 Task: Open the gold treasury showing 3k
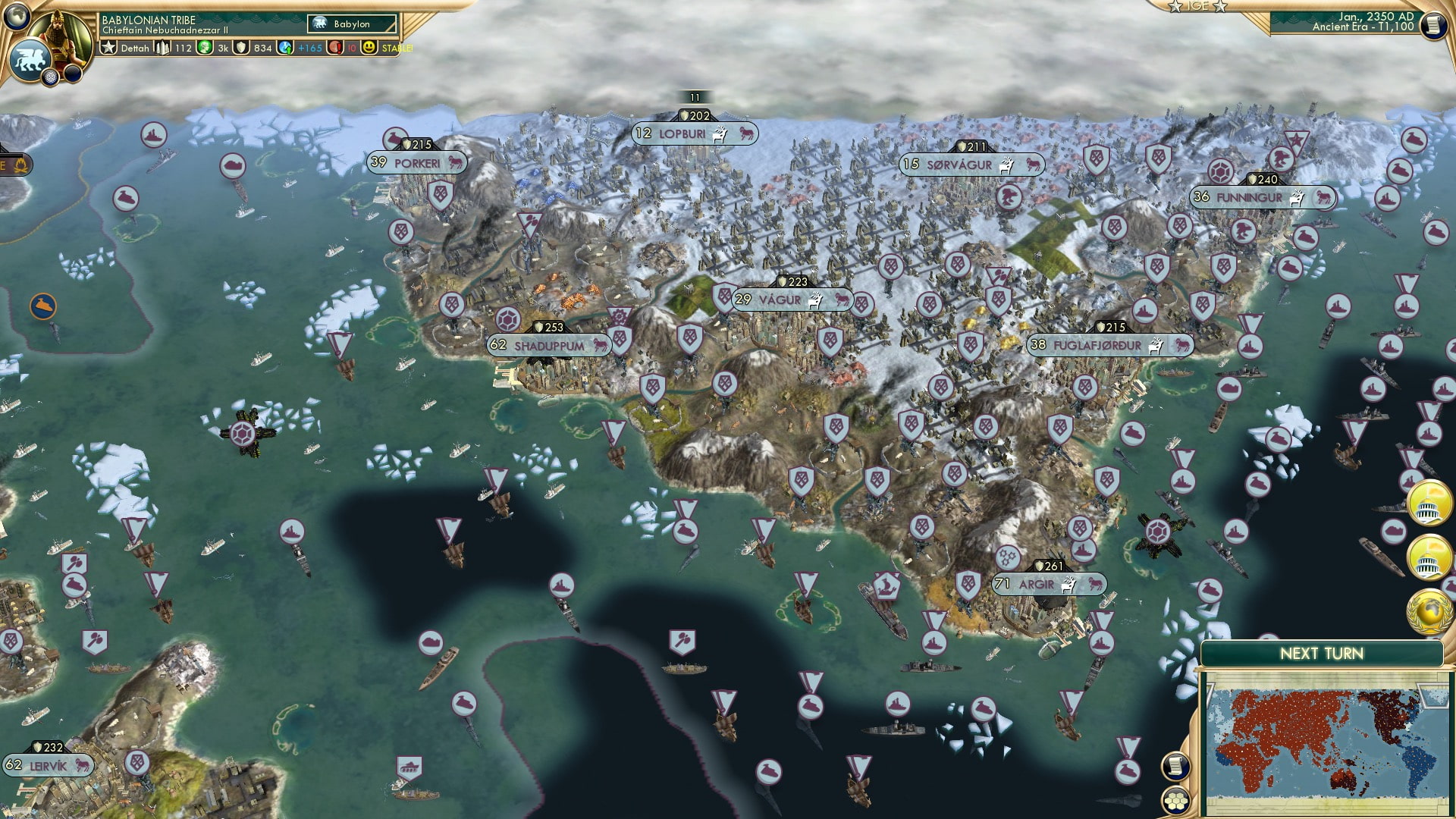coord(203,47)
